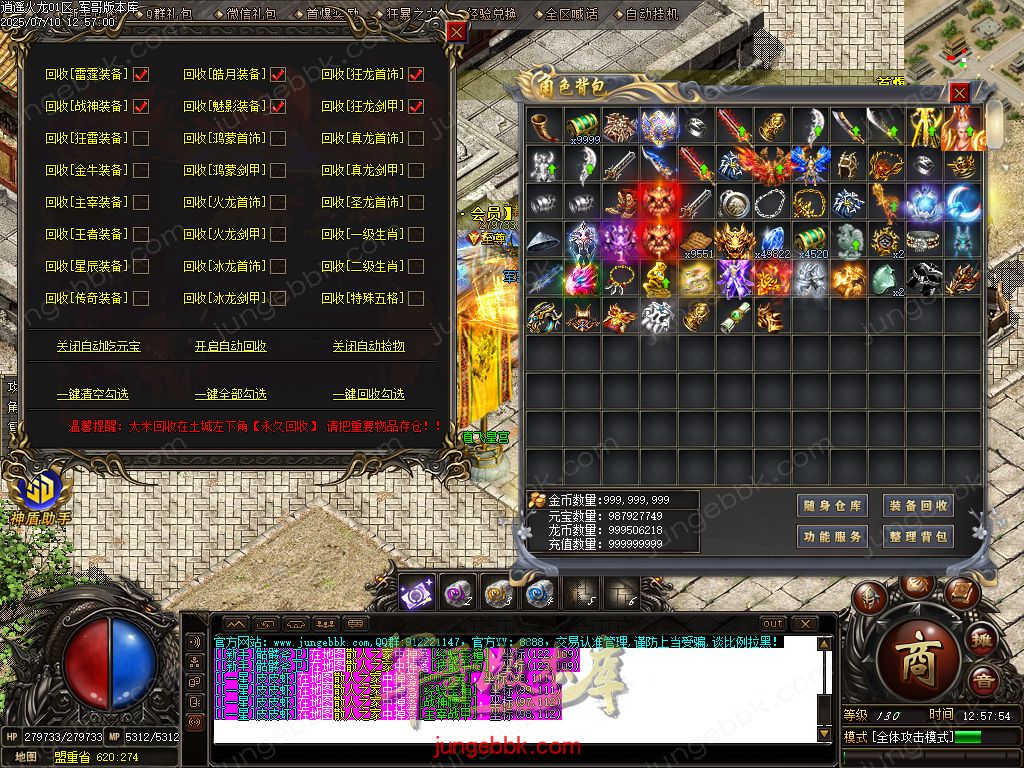Tick the 回收[狂雷装备] checkbox
1024x768 pixels.
coord(141,138)
